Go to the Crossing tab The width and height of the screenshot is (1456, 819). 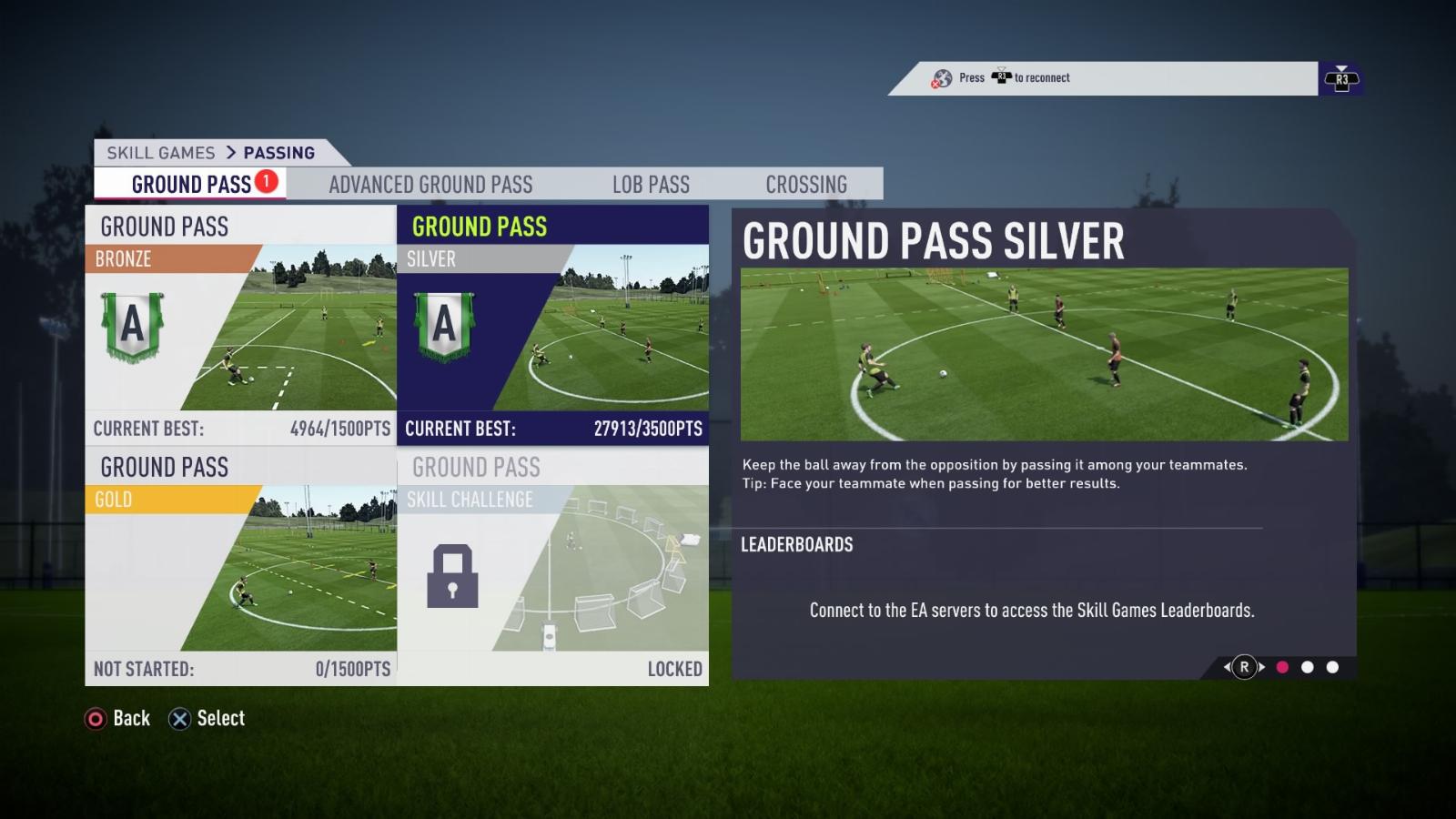[806, 184]
